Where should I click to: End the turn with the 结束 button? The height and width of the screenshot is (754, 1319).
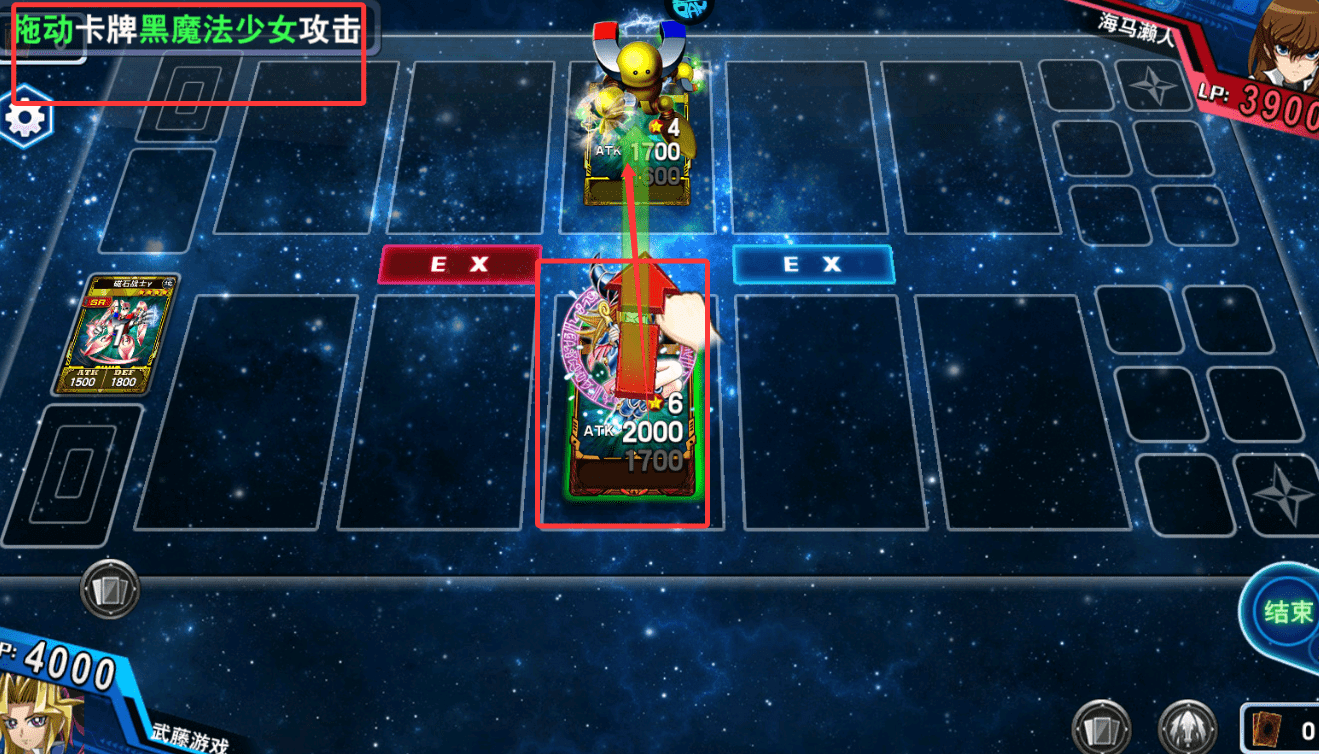coord(1287,611)
